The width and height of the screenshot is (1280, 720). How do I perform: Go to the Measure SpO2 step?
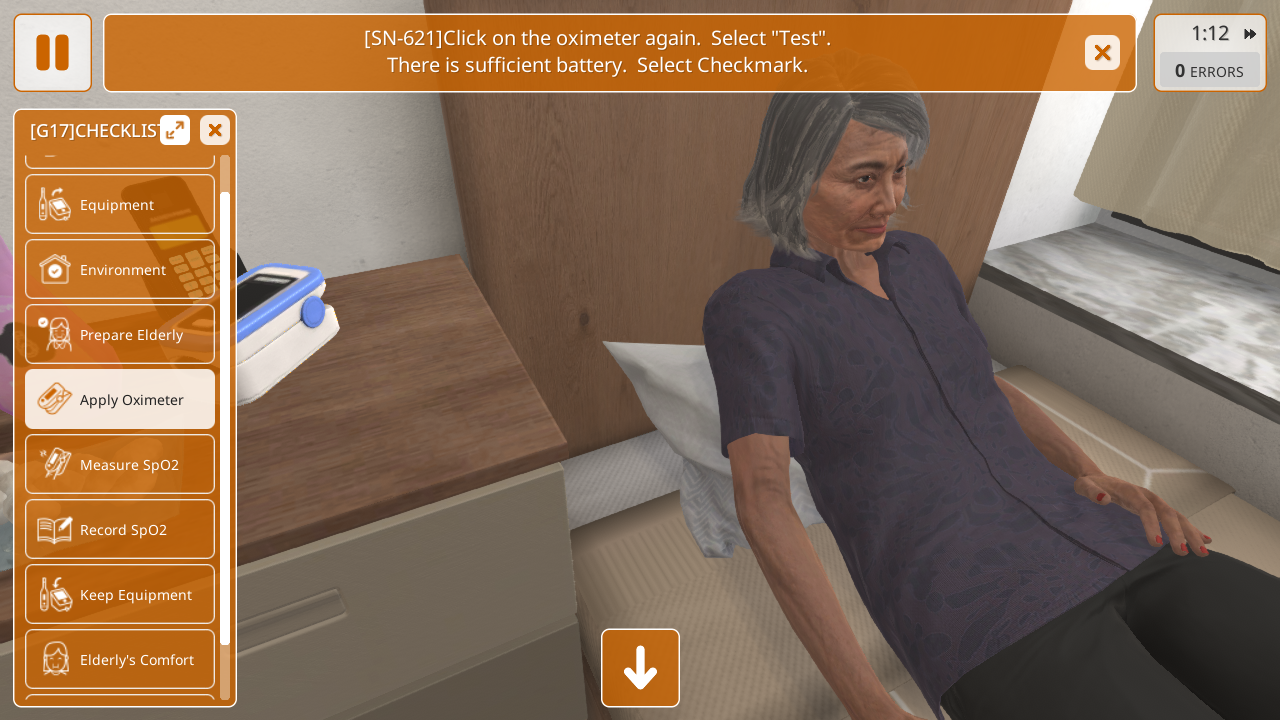click(120, 464)
